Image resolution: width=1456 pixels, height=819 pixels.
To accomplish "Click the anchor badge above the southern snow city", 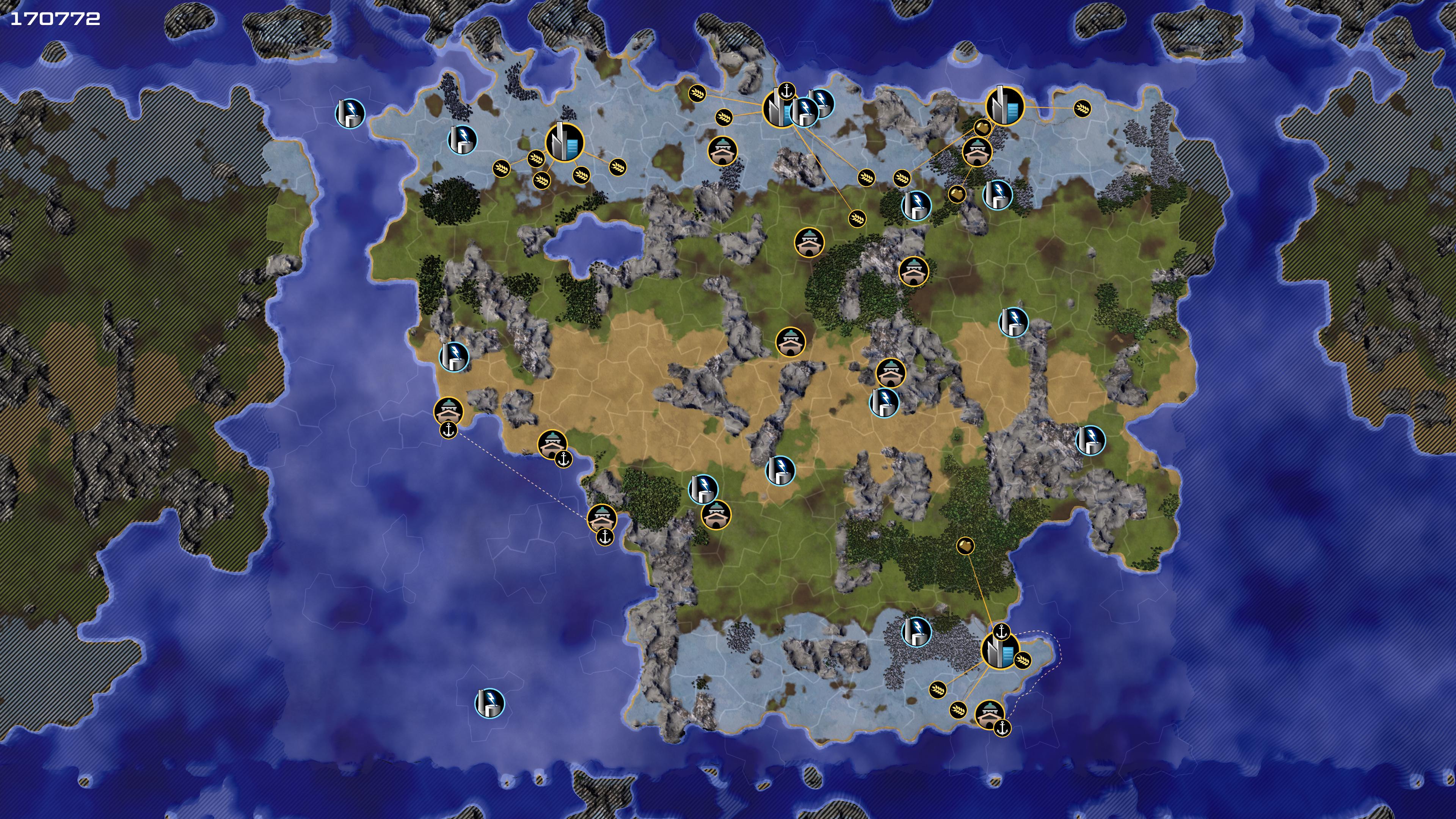I will click(1001, 631).
